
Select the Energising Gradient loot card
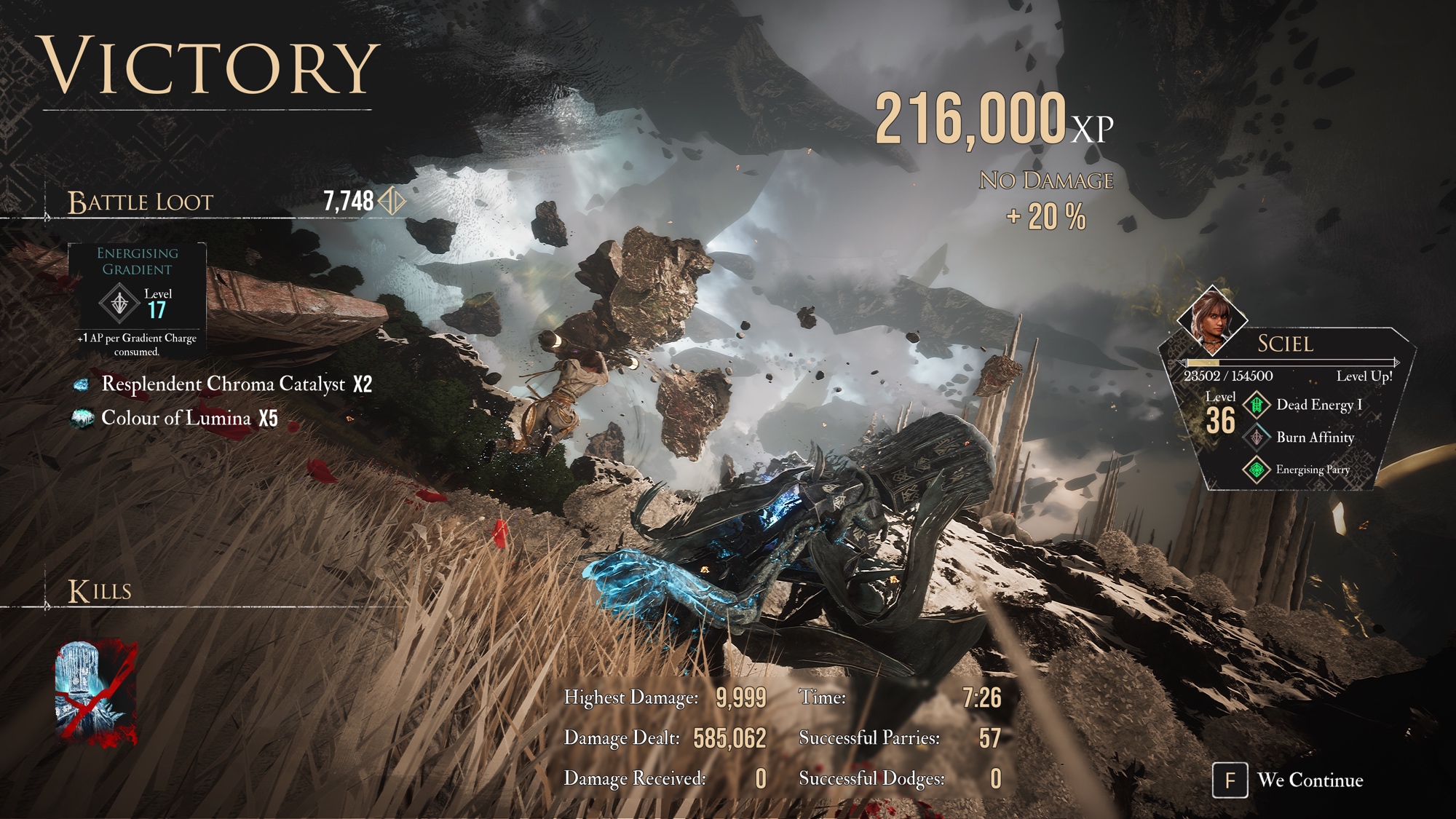[137, 301]
